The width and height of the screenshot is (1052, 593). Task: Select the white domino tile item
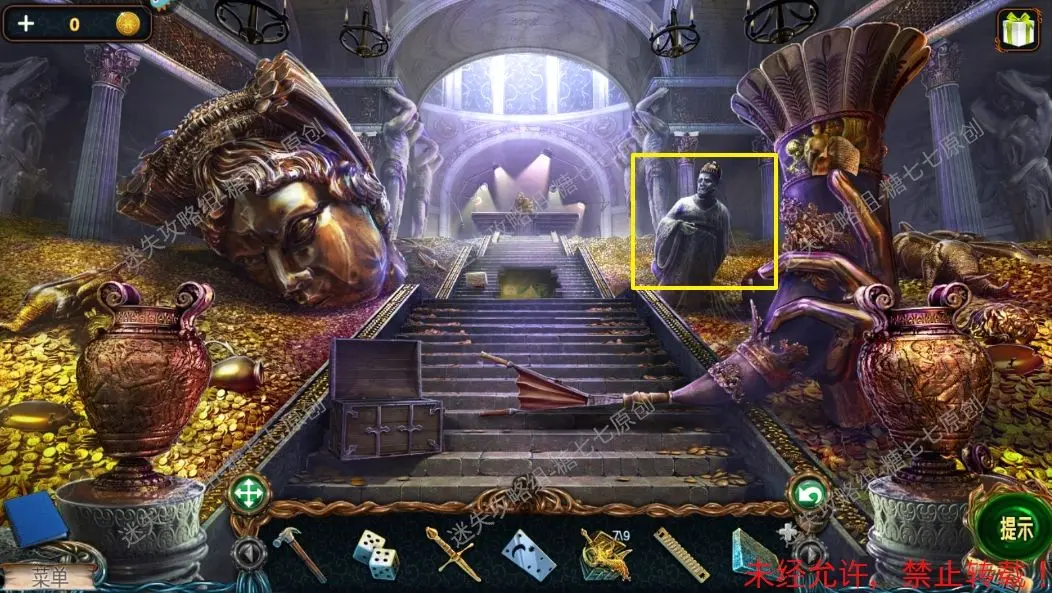pos(527,554)
